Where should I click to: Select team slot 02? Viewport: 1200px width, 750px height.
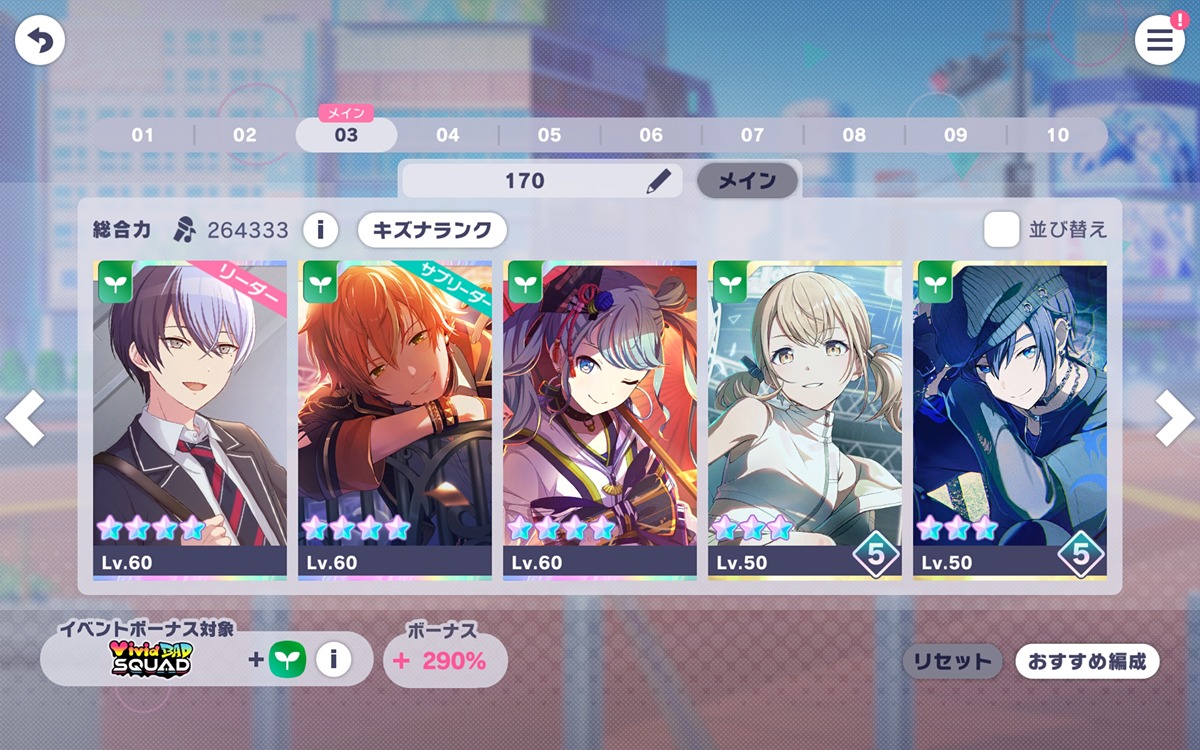pos(245,135)
